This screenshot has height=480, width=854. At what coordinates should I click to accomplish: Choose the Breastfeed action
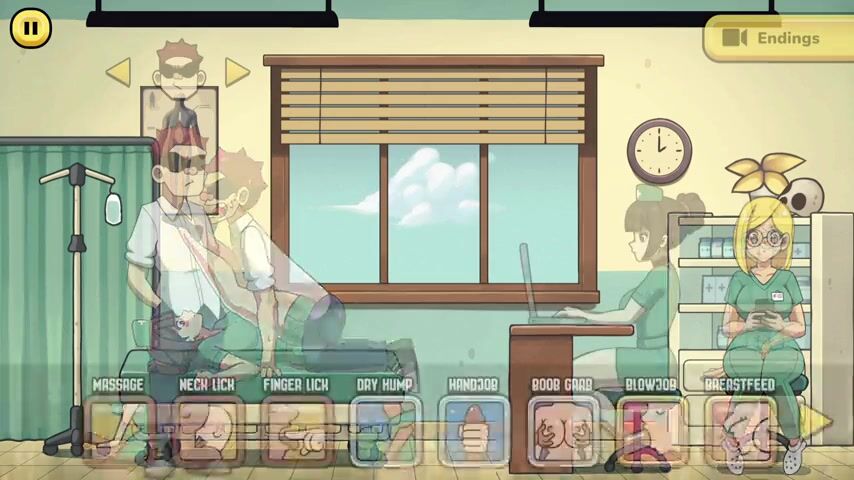[739, 431]
